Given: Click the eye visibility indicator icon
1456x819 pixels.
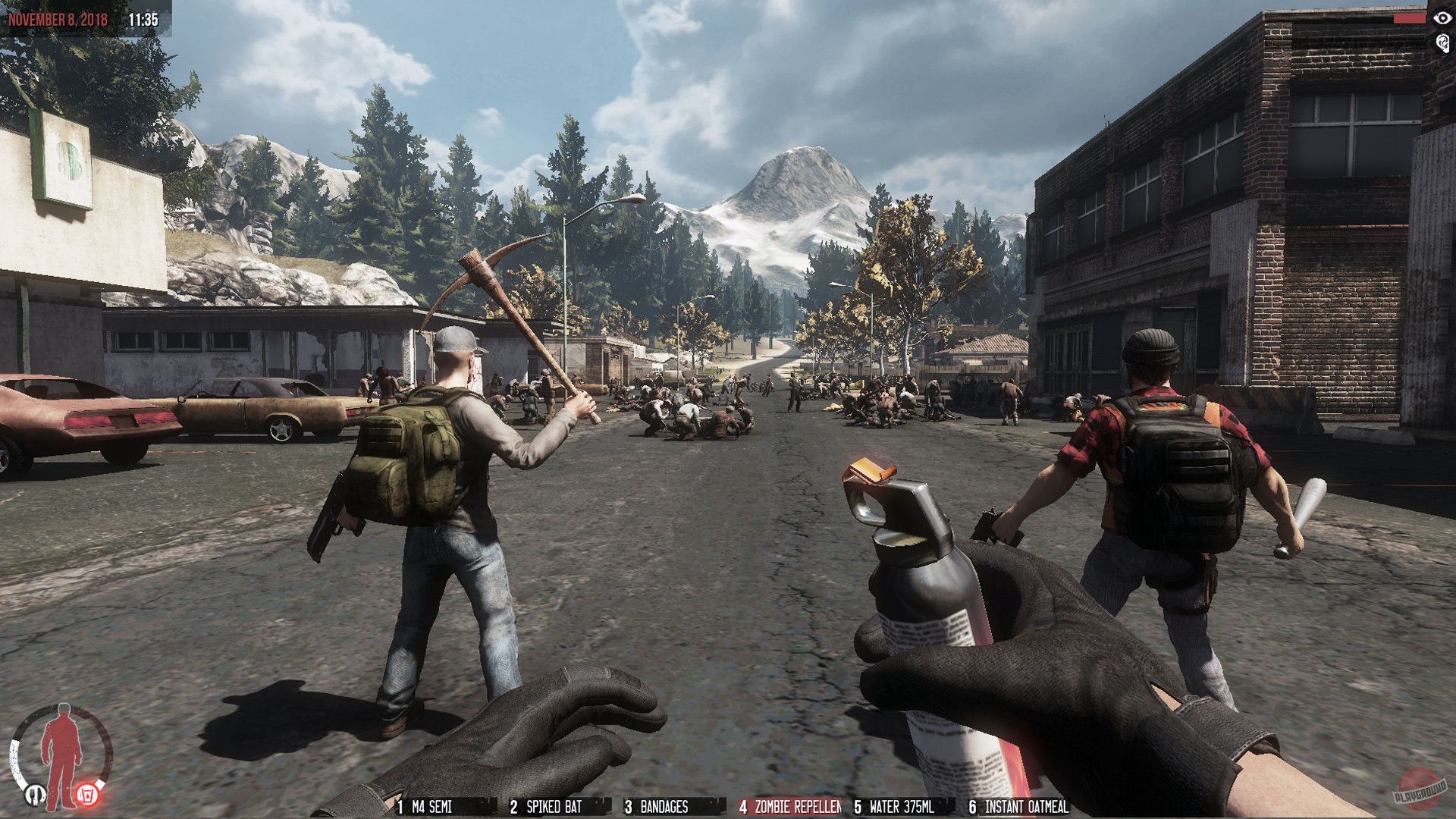Looking at the screenshot, I should coord(1442,18).
